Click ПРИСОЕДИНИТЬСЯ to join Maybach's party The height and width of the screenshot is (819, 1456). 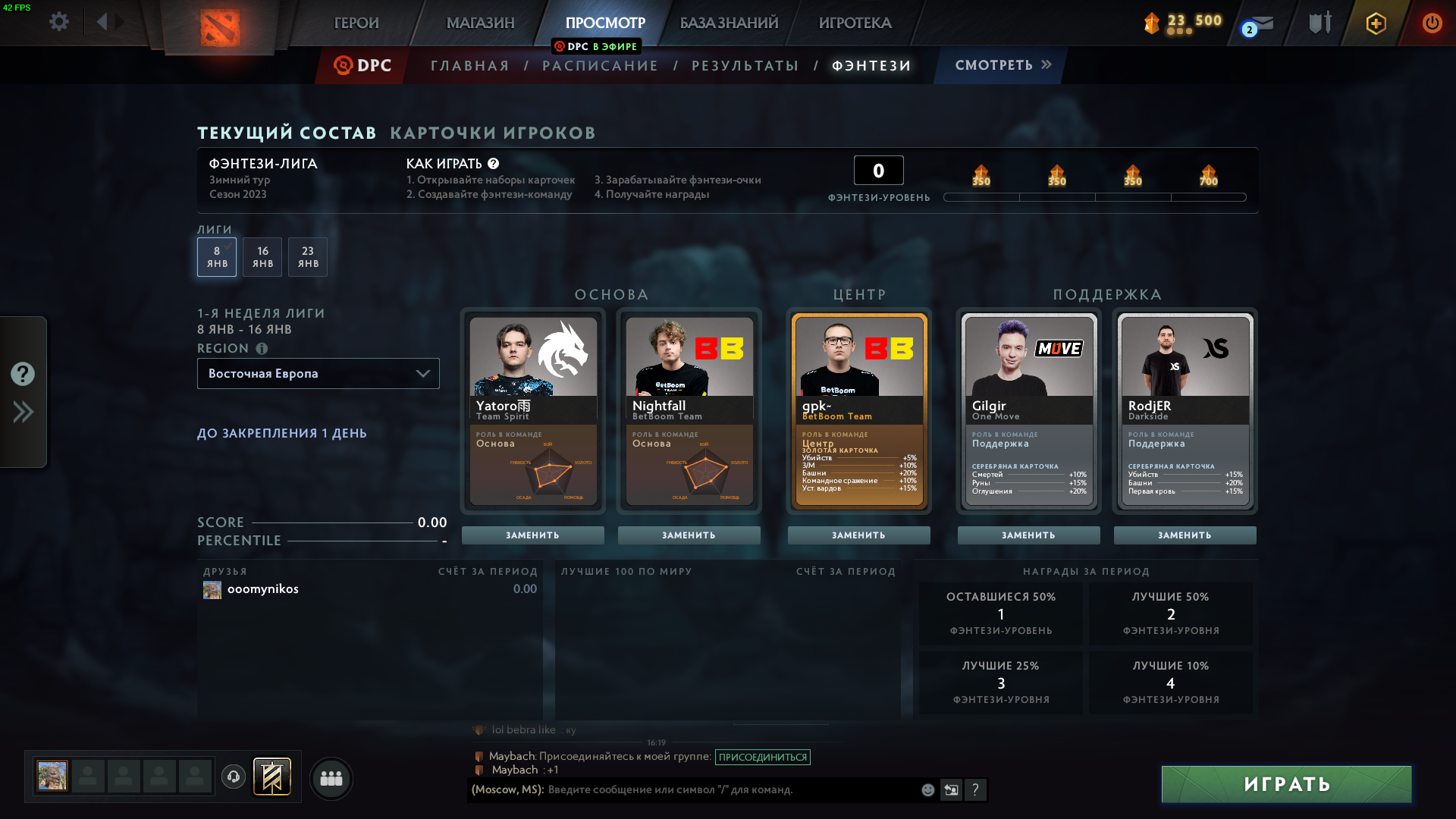[762, 757]
